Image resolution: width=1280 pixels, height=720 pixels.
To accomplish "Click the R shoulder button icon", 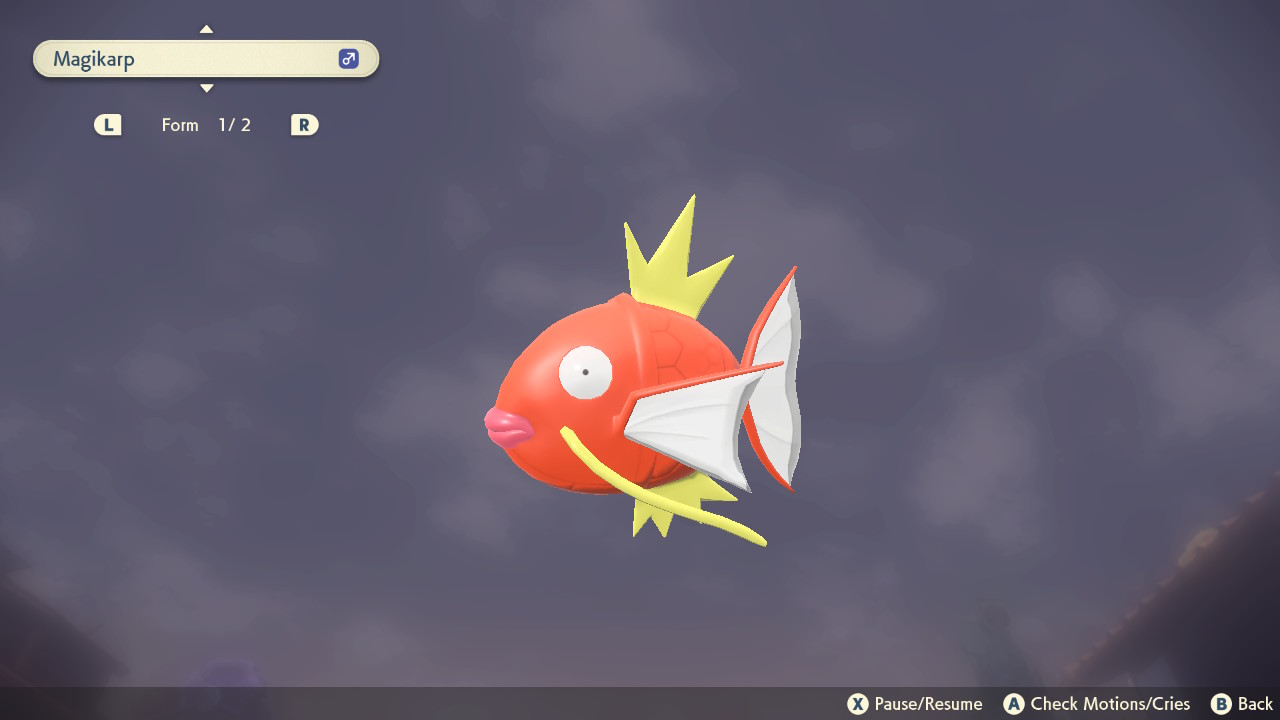I will pyautogui.click(x=304, y=124).
